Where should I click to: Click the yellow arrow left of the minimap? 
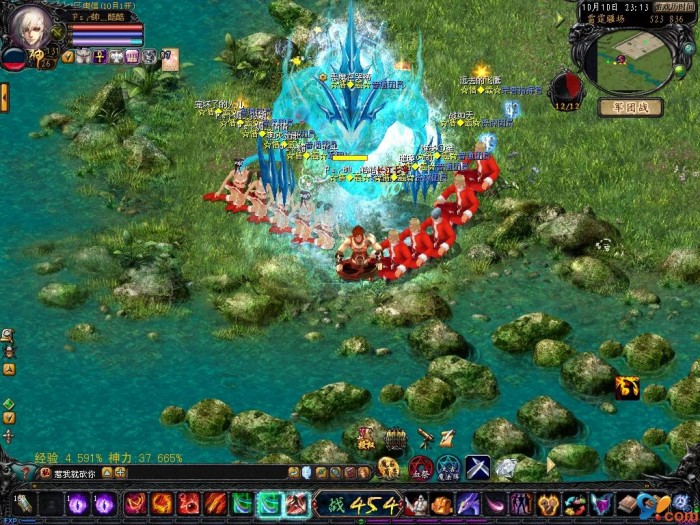(x=561, y=18)
